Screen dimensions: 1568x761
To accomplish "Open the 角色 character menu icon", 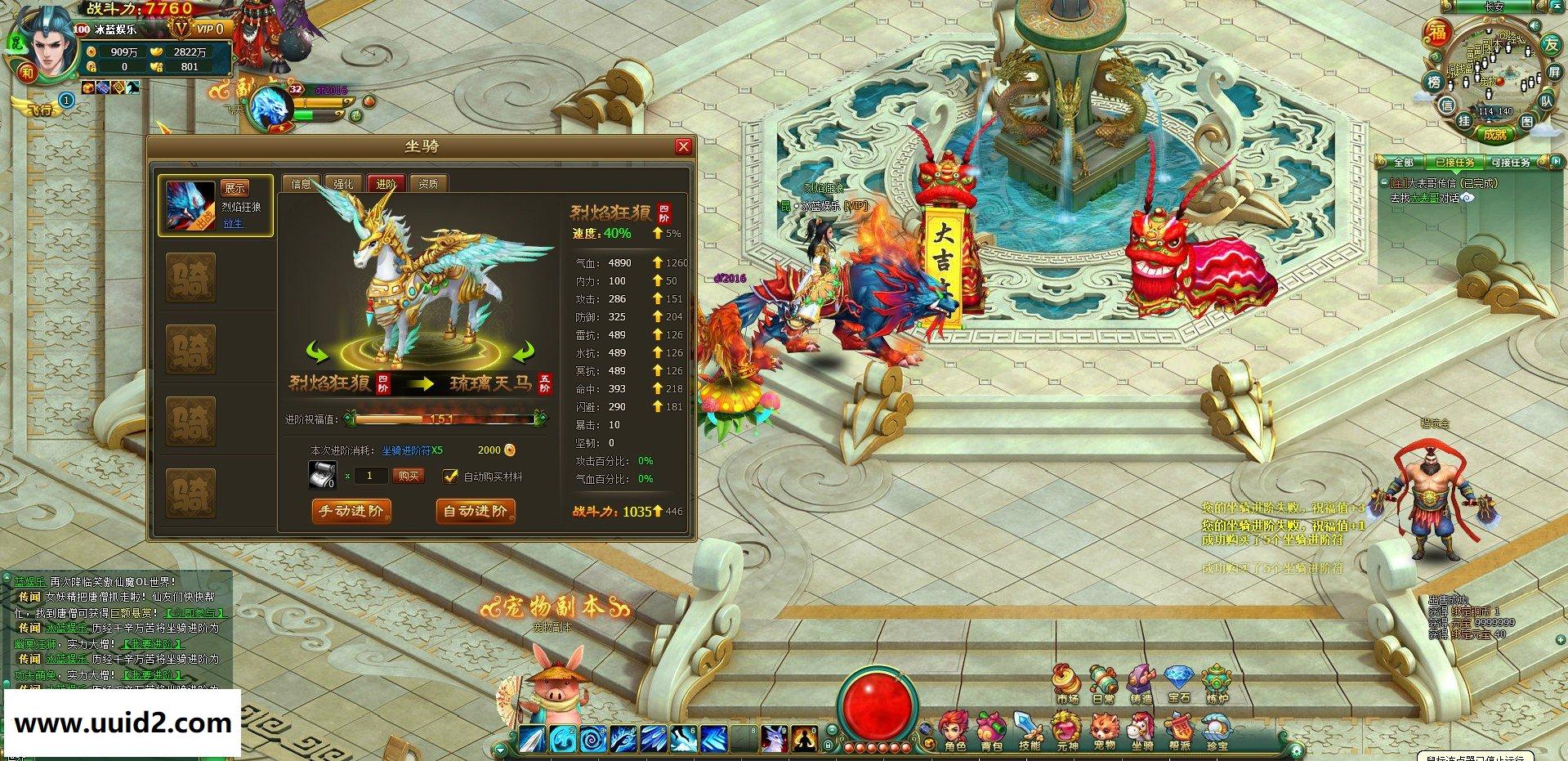I will (954, 731).
